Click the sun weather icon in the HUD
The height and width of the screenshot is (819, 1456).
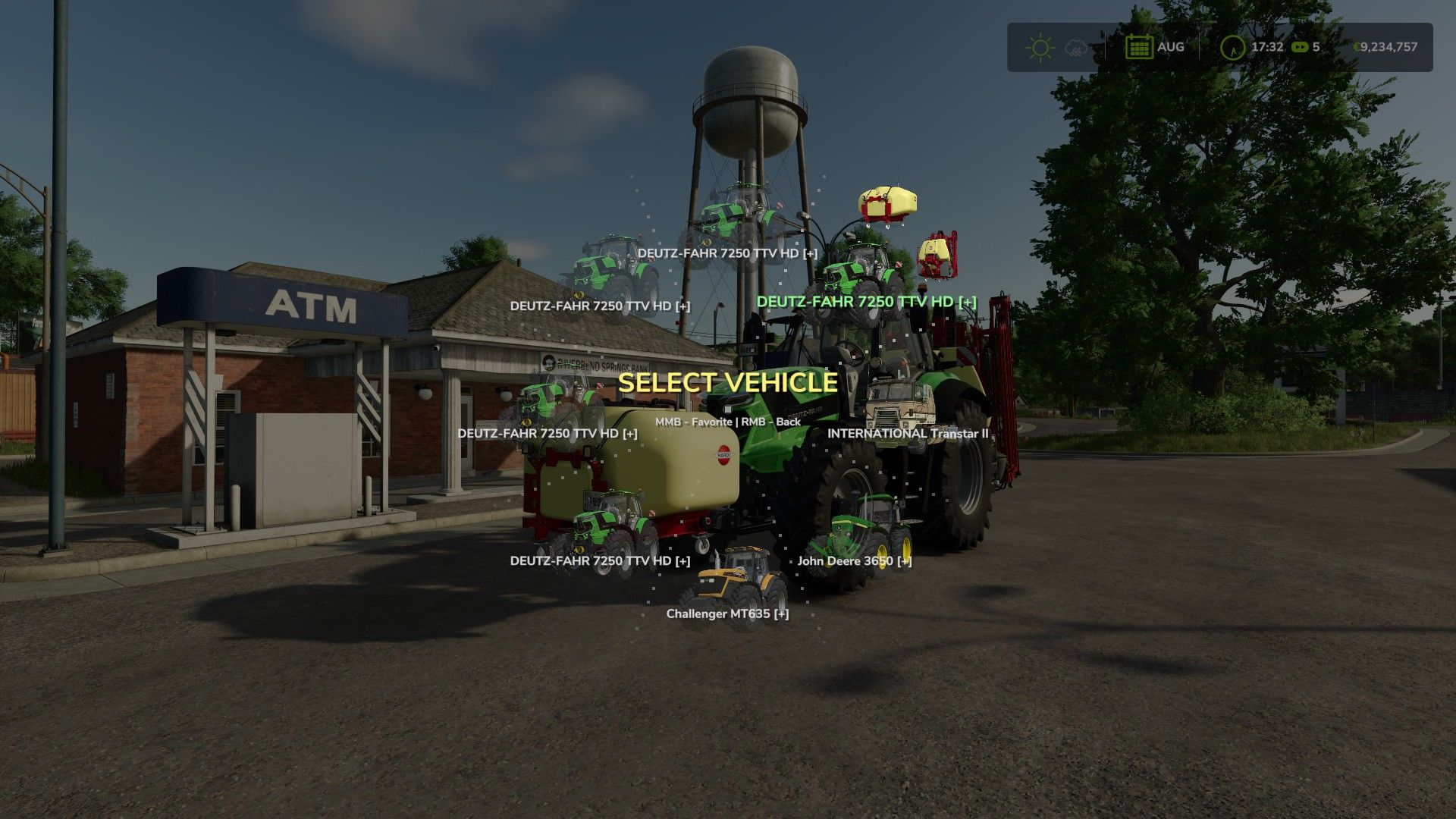pos(1040,47)
